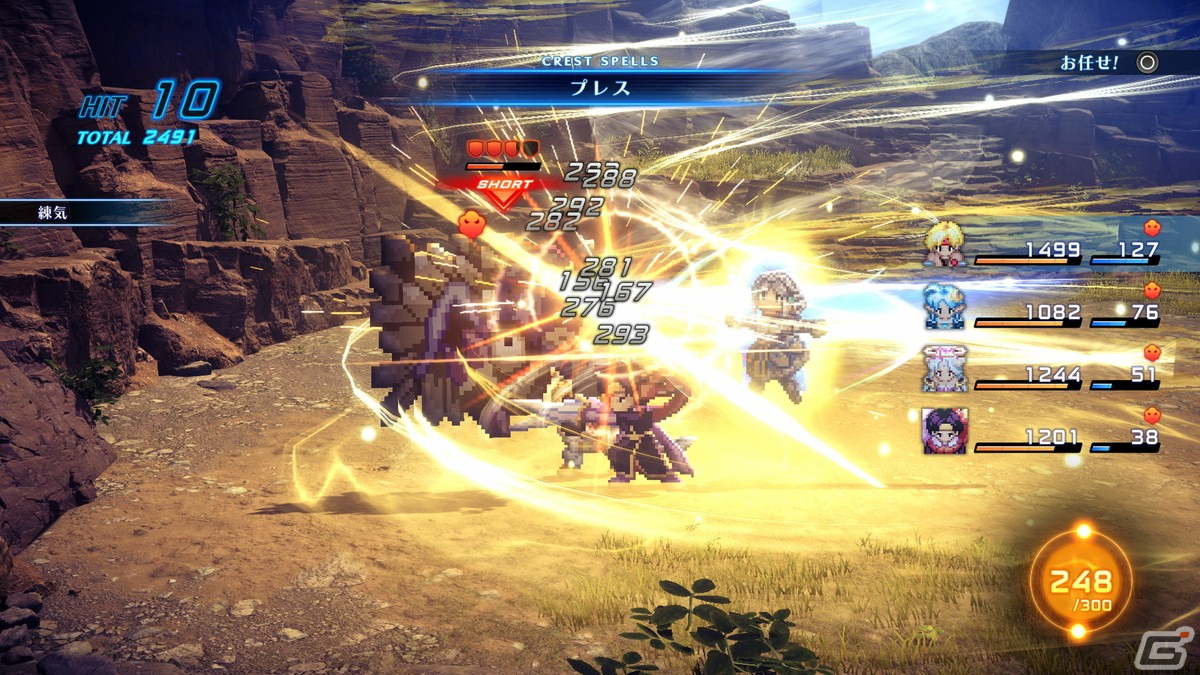Image resolution: width=1200 pixels, height=675 pixels.
Task: Select the blue-haired party member portrait
Action: point(945,307)
